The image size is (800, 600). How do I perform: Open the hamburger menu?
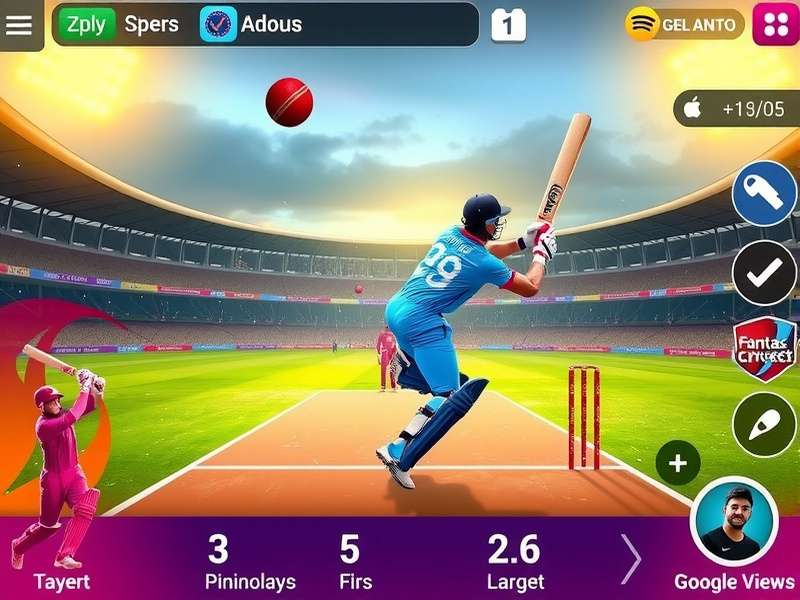point(20,25)
